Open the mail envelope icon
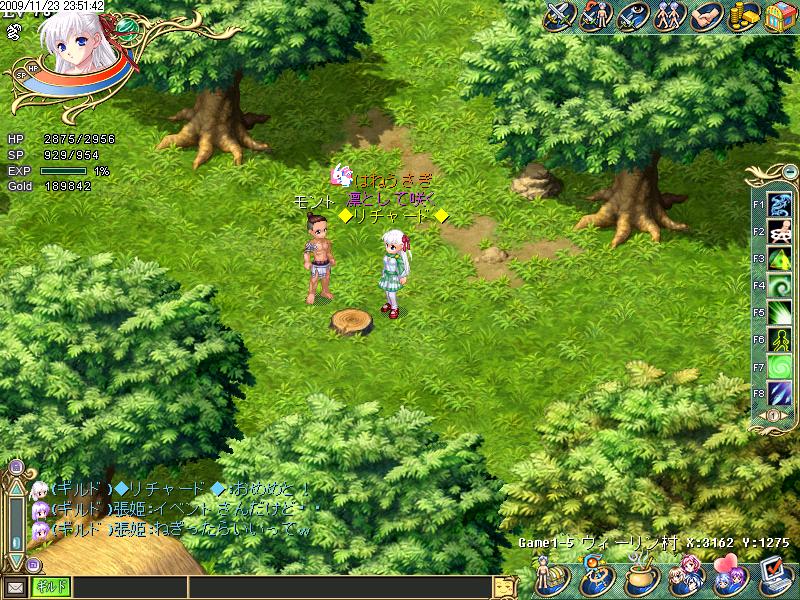 (x=15, y=587)
